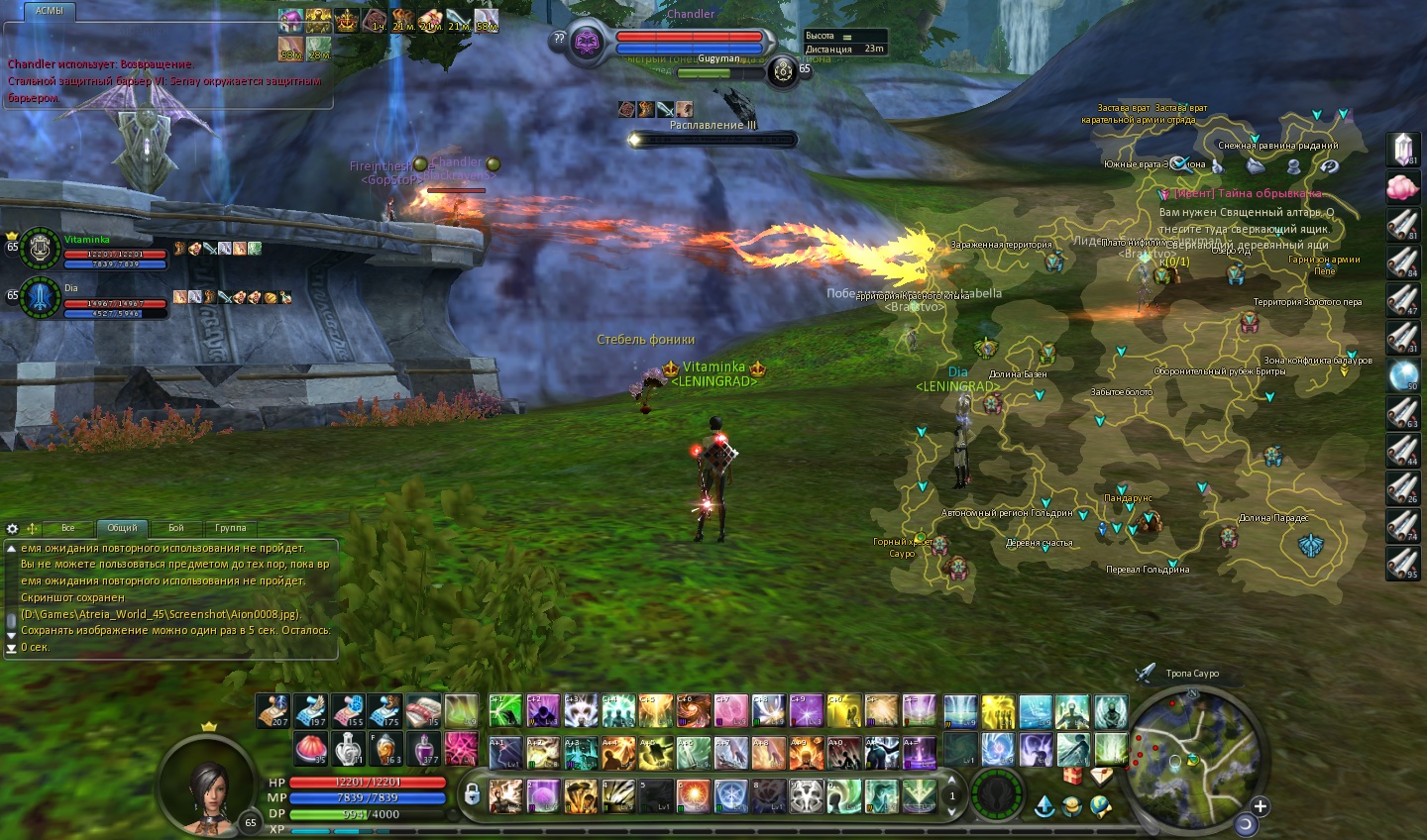
Task: Open the Группа chat tab
Action: (x=230, y=528)
